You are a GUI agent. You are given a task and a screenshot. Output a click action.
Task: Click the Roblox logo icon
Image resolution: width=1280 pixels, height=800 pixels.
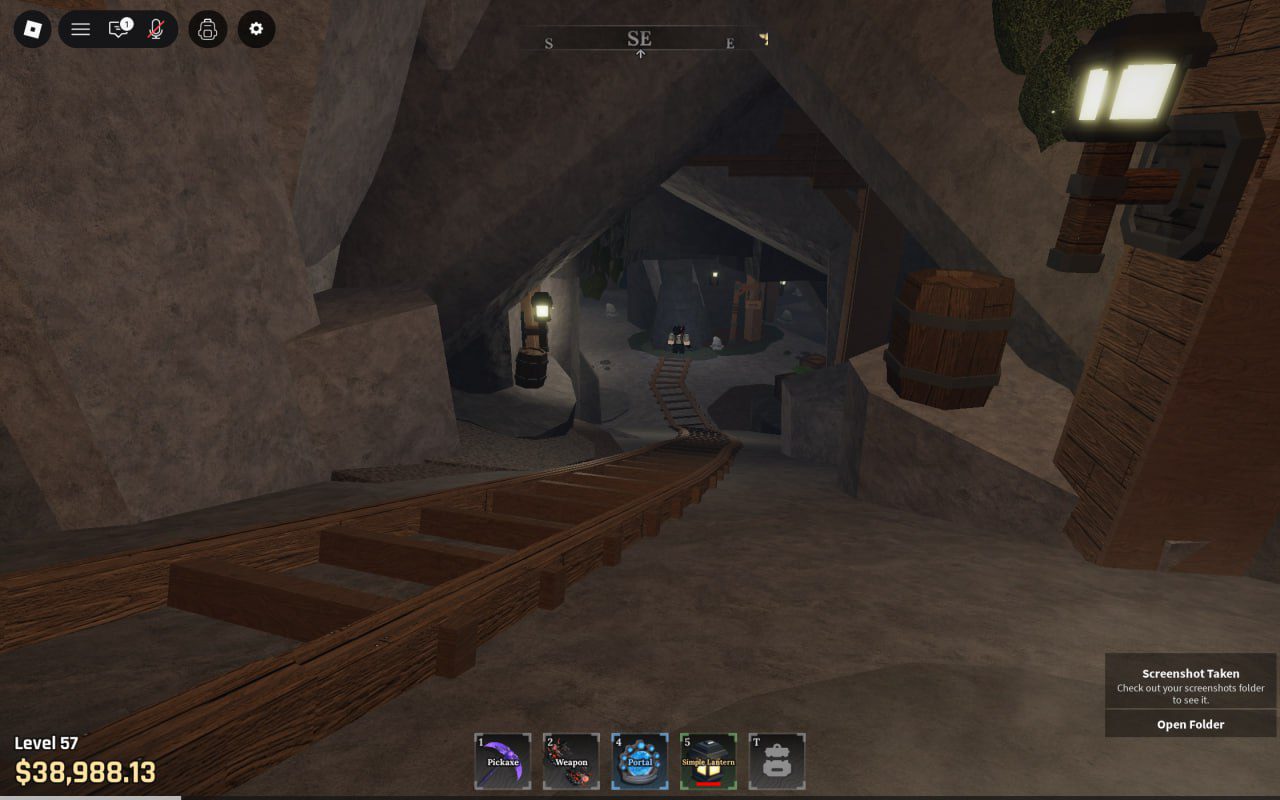(x=33, y=29)
